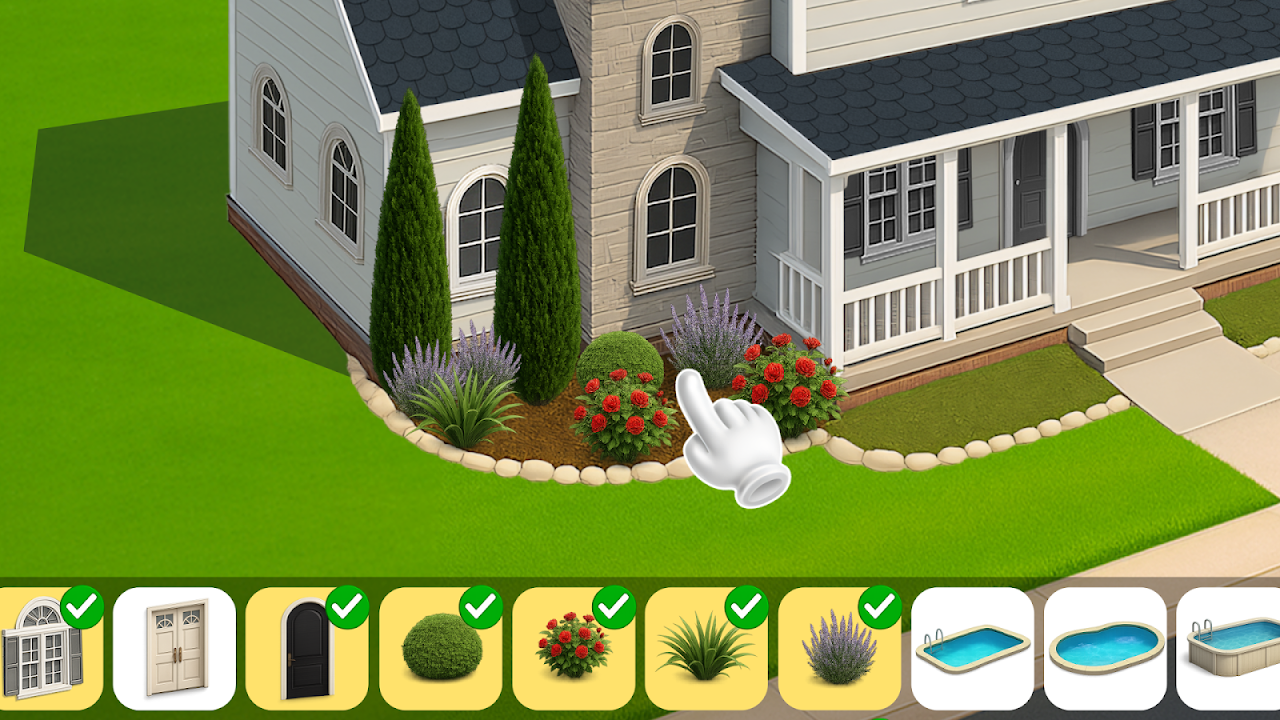Viewport: 1280px width, 720px height.
Task: Choose the spiky green grass plant item
Action: pyautogui.click(x=706, y=648)
